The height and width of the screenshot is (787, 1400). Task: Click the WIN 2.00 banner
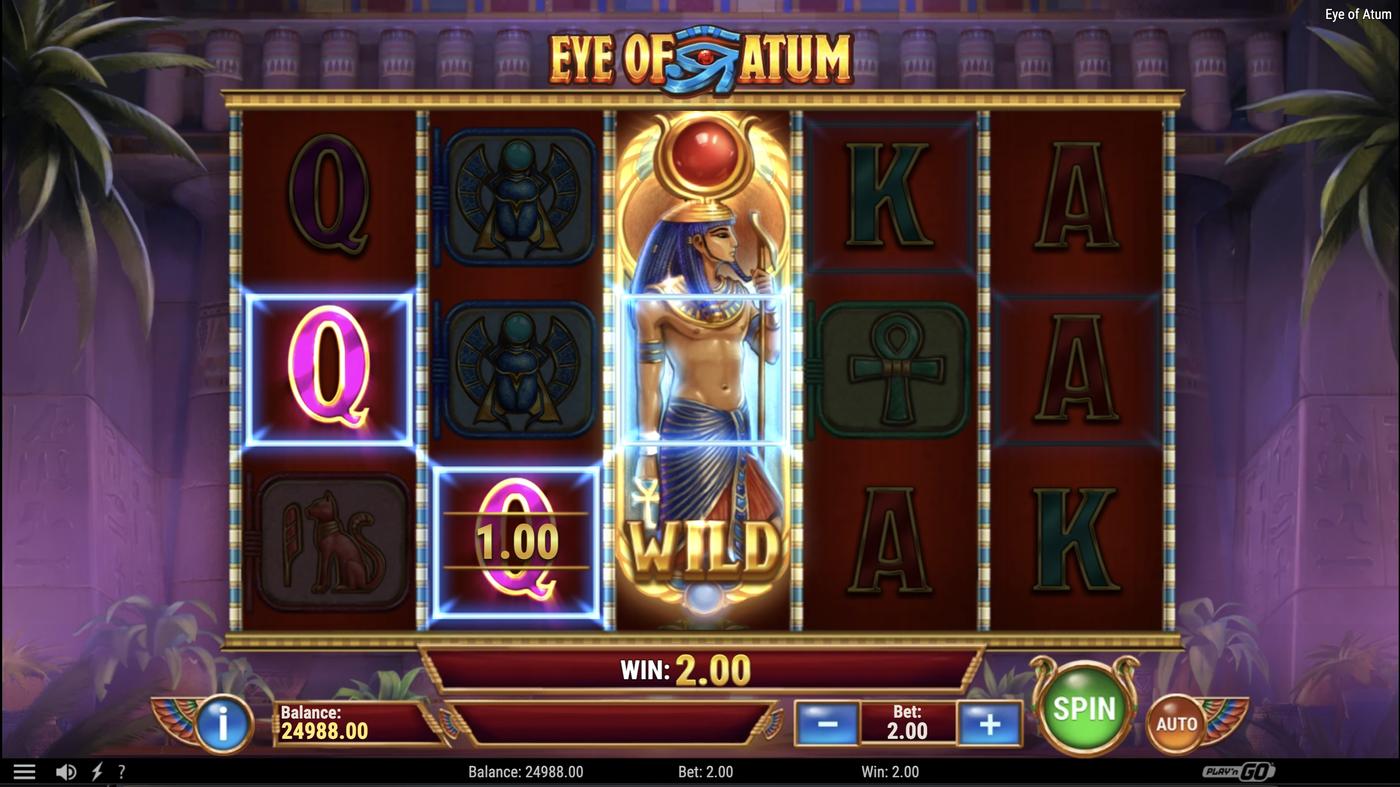tap(700, 669)
